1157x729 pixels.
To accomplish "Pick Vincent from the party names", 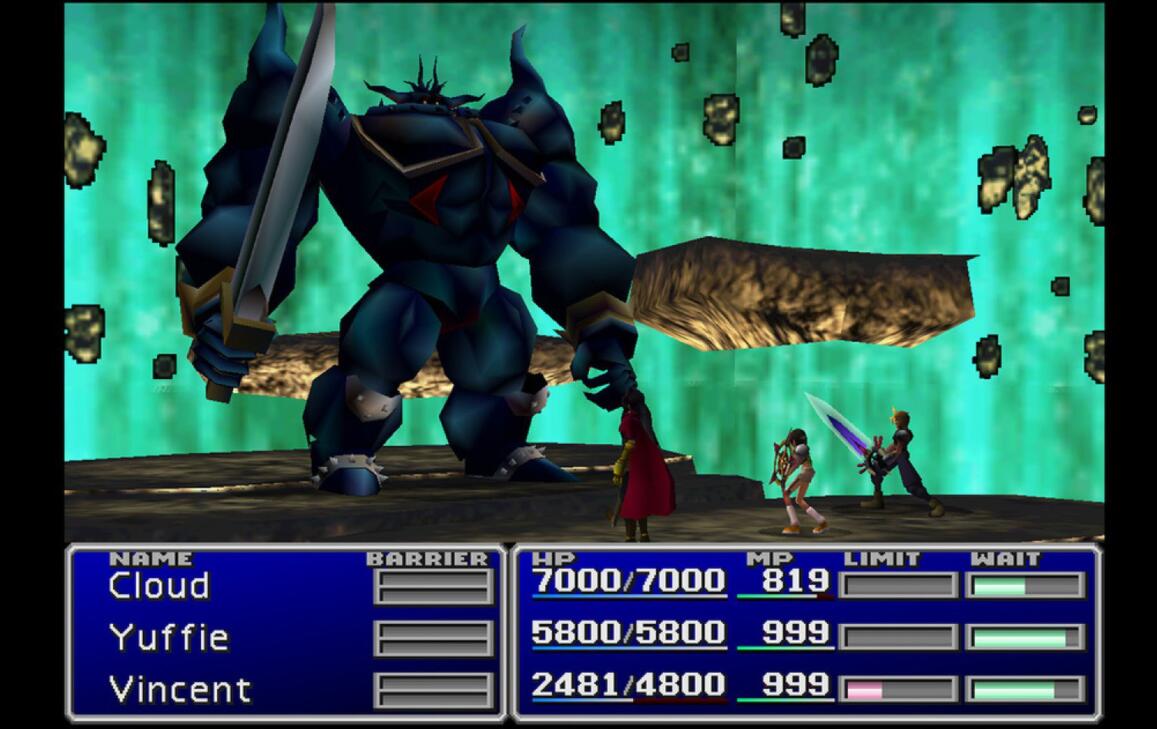I will click(x=179, y=690).
